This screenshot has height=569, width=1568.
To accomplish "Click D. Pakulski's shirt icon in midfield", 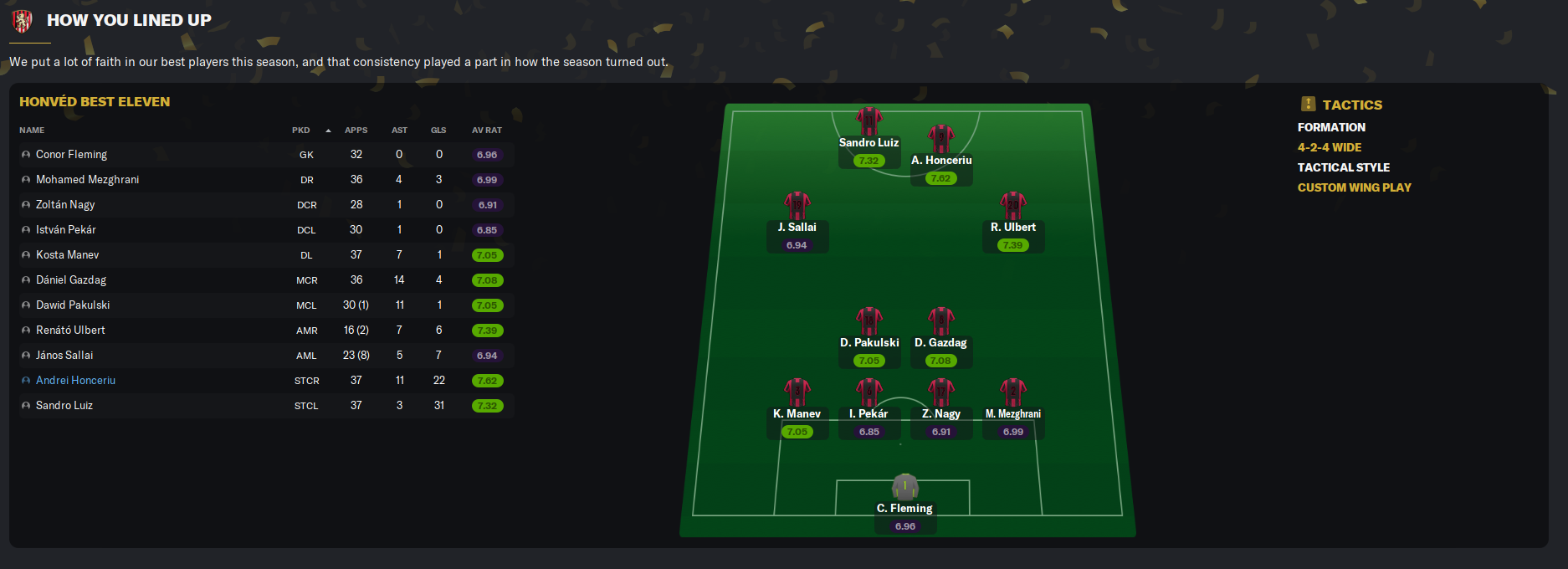I will click(x=869, y=321).
